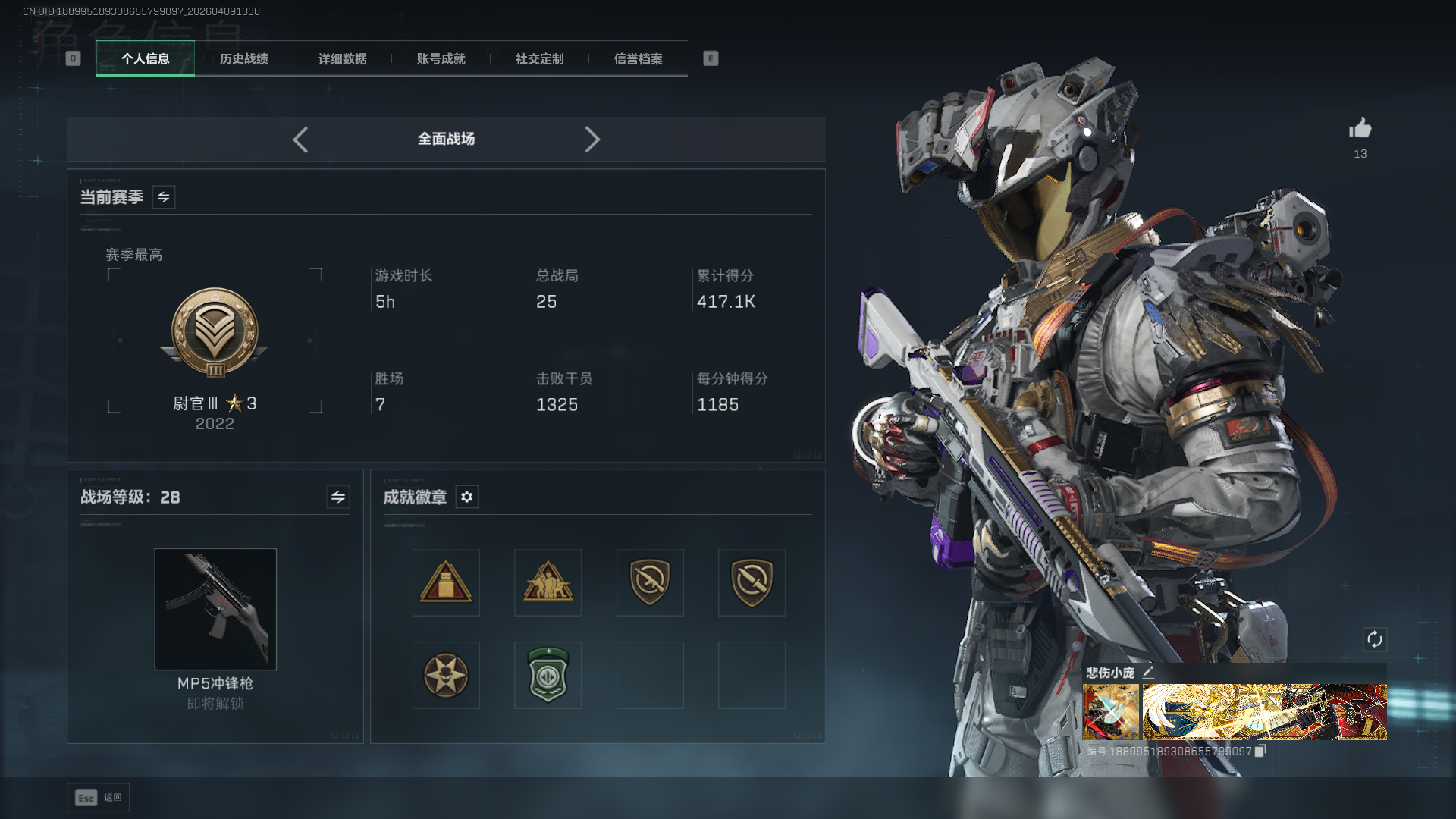1456x819 pixels.
Task: Select the round star achievement badge
Action: (x=446, y=675)
